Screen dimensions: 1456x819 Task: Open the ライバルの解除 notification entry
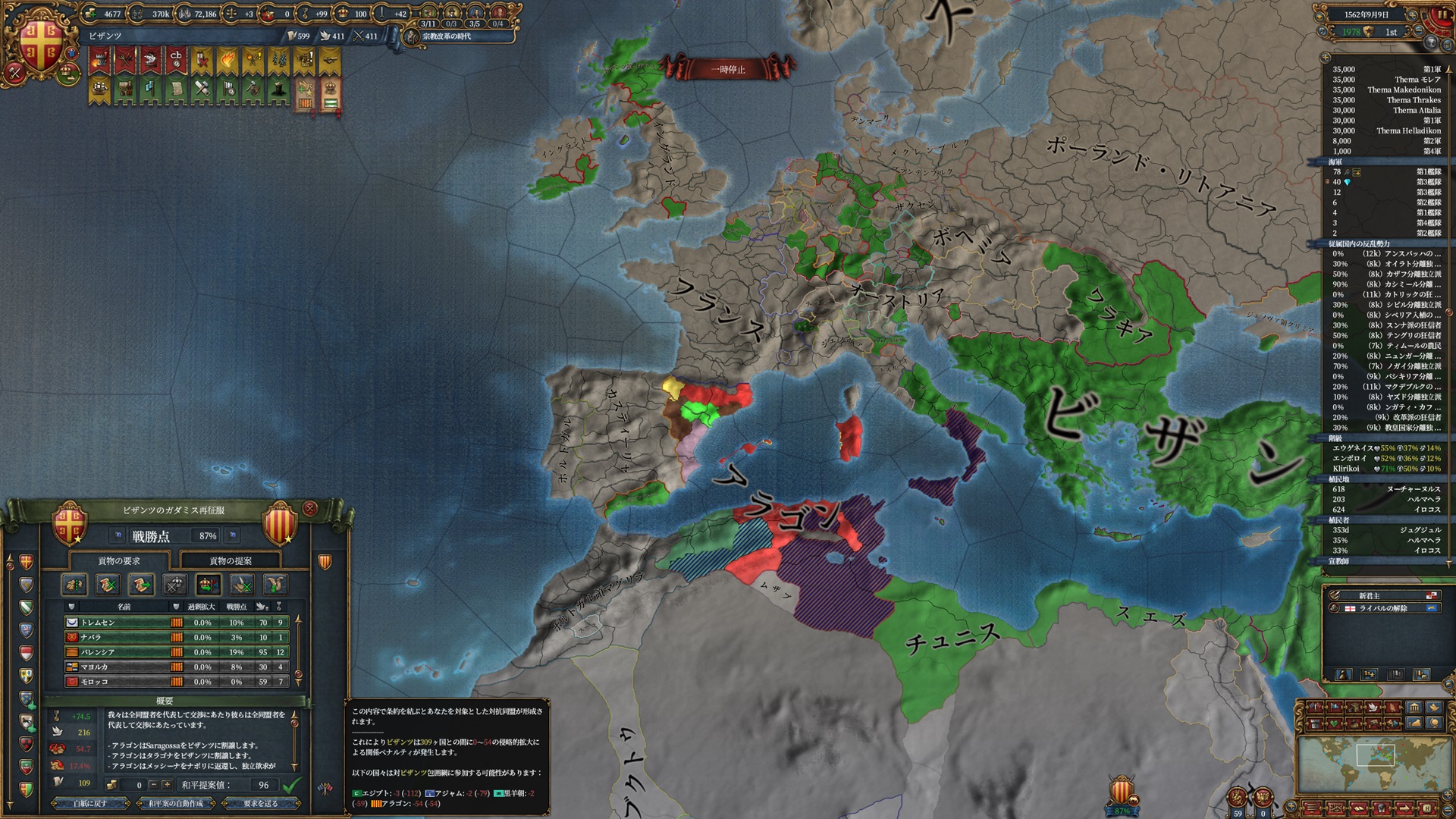[1382, 608]
